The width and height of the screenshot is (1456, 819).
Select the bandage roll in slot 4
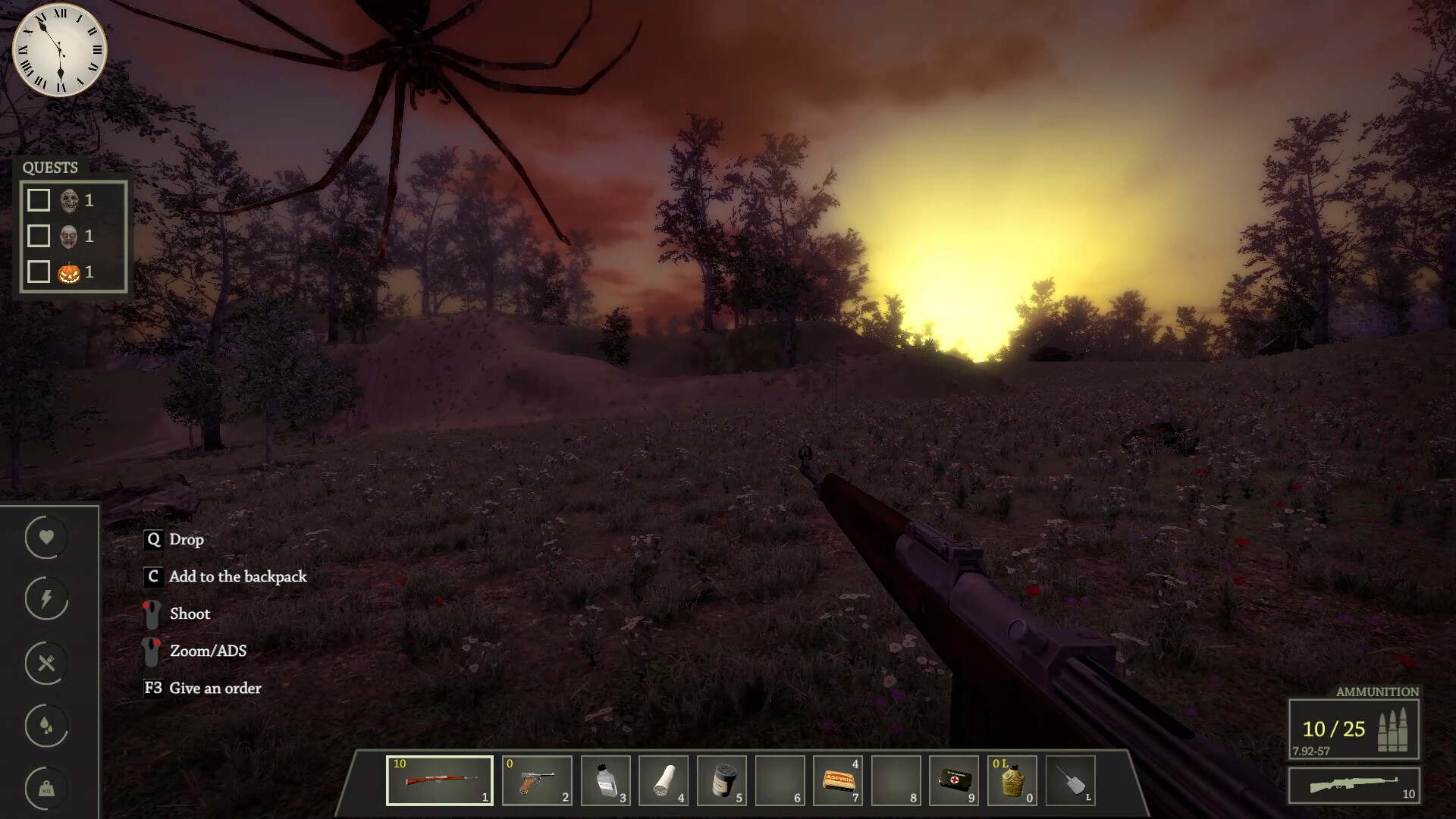[664, 781]
